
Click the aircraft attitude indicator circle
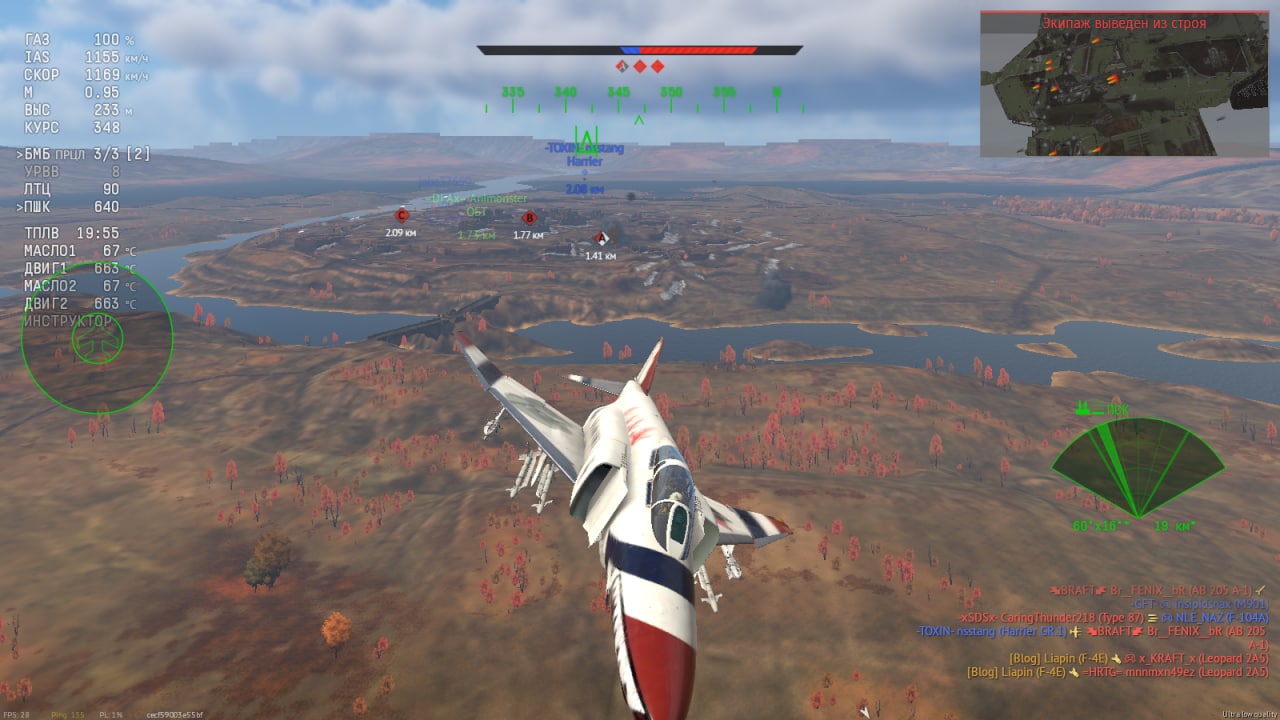[x=97, y=338]
